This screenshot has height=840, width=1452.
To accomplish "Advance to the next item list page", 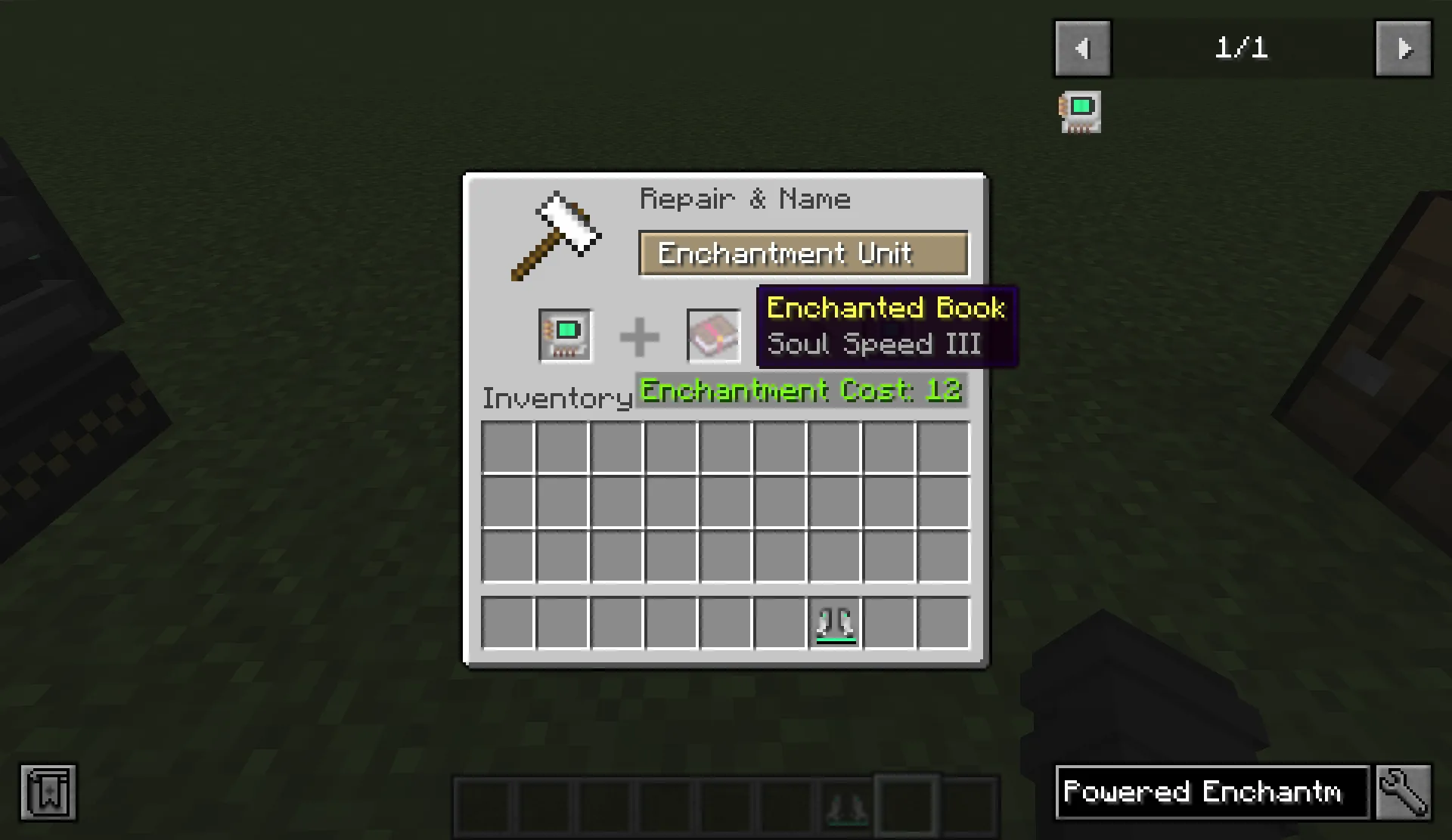I will 1404,48.
